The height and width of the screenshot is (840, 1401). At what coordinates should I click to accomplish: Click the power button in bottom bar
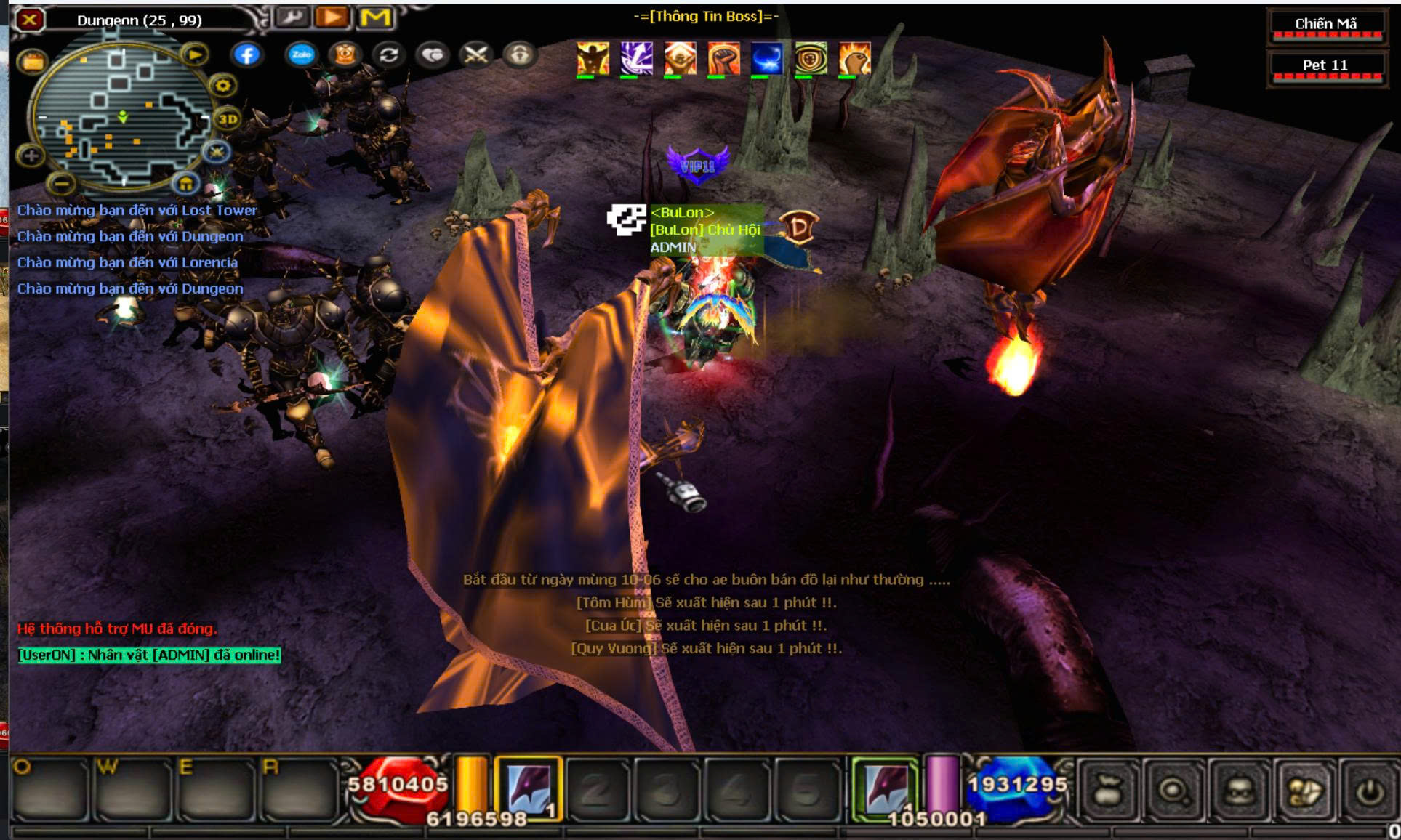tap(1369, 790)
